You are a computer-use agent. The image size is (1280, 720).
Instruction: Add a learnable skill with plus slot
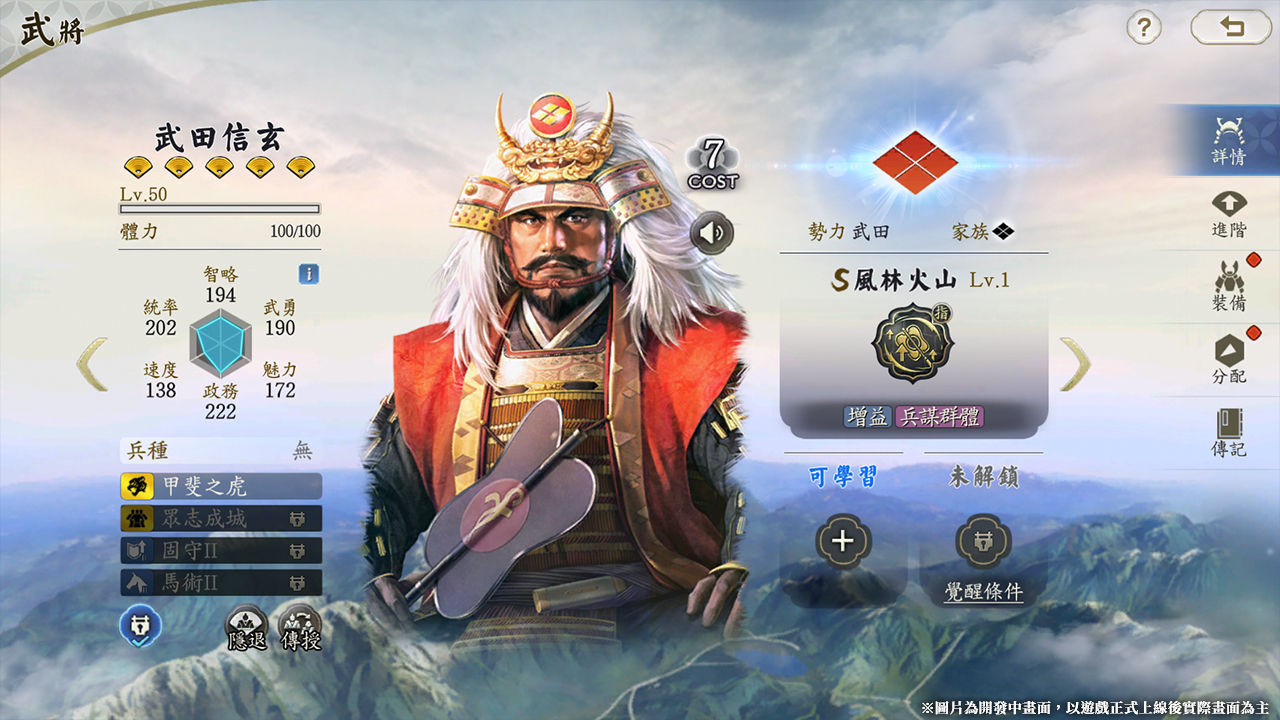pyautogui.click(x=843, y=542)
